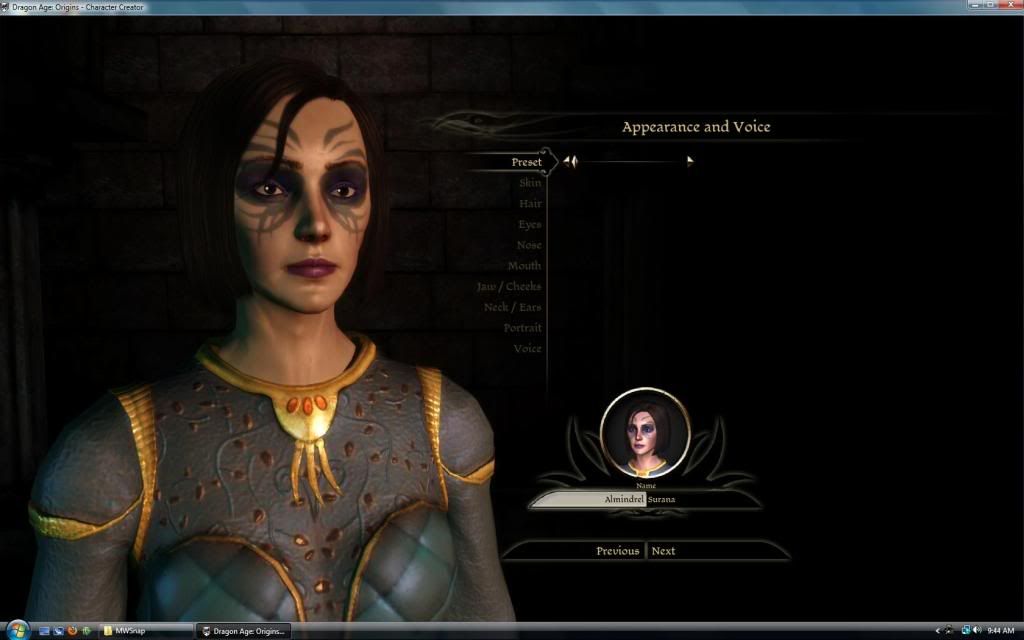Open the Portrait options

(522, 328)
